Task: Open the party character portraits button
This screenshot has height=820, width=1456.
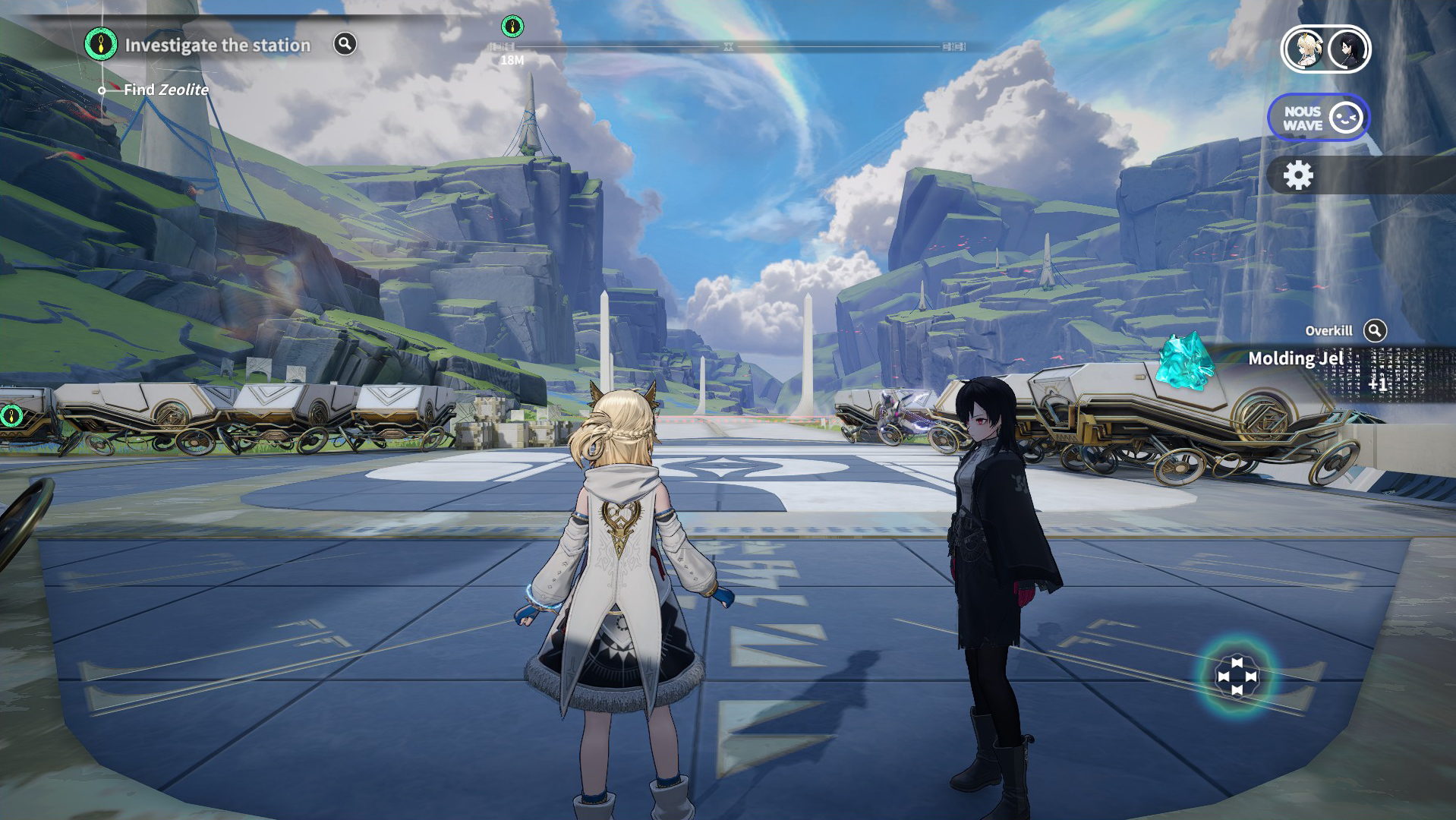Action: (1325, 49)
